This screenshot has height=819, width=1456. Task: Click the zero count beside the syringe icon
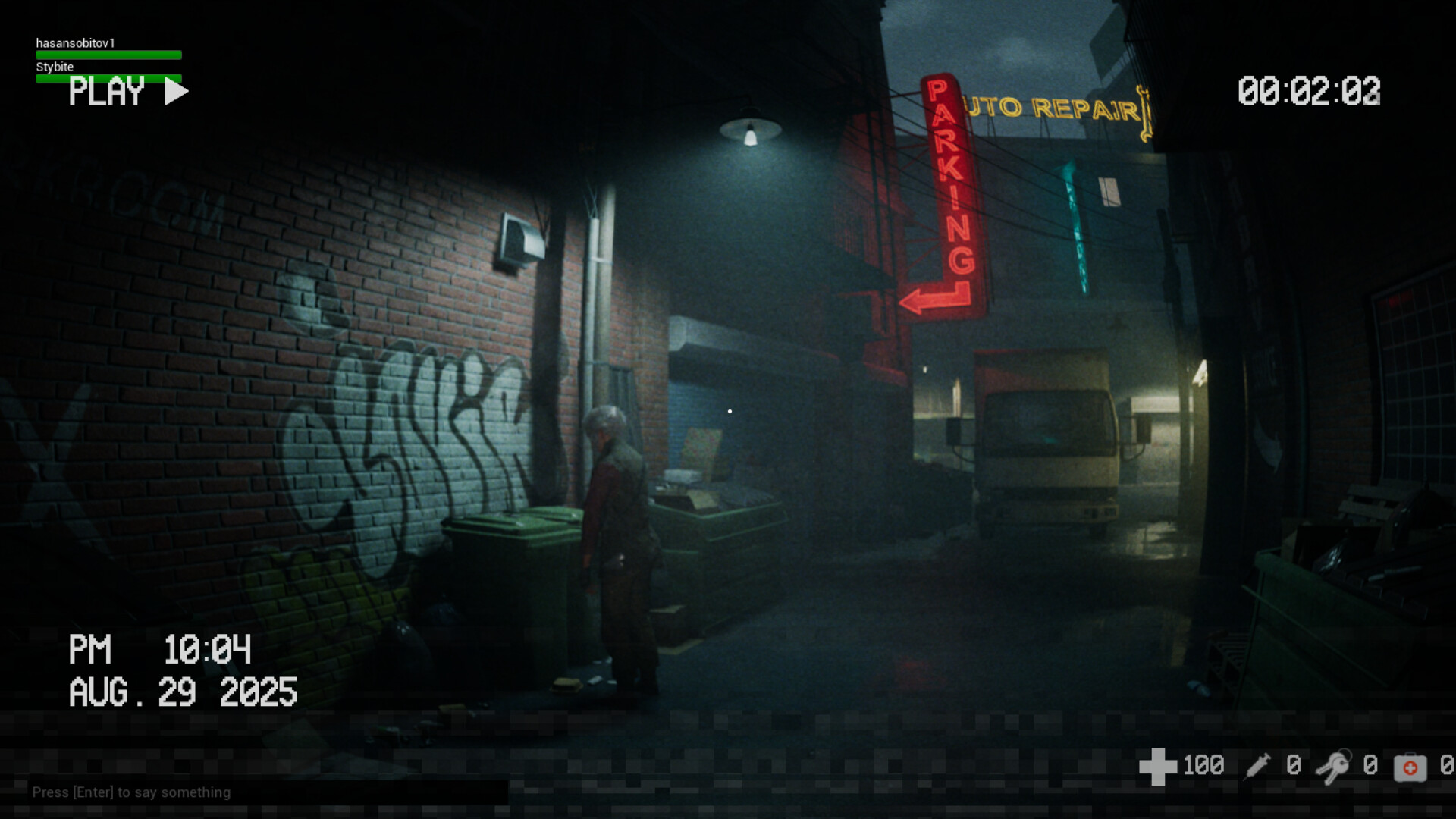1294,765
